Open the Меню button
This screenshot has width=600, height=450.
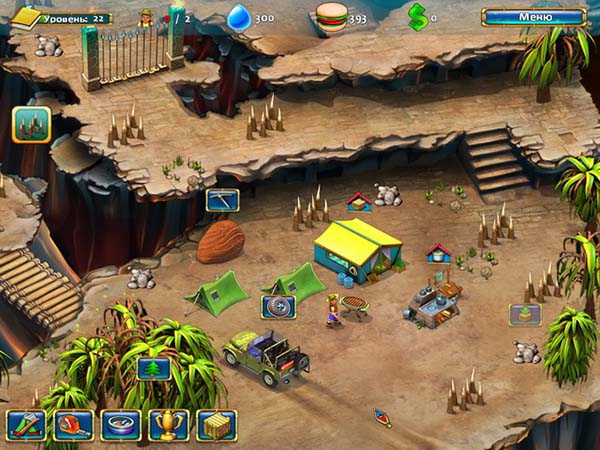coord(533,17)
